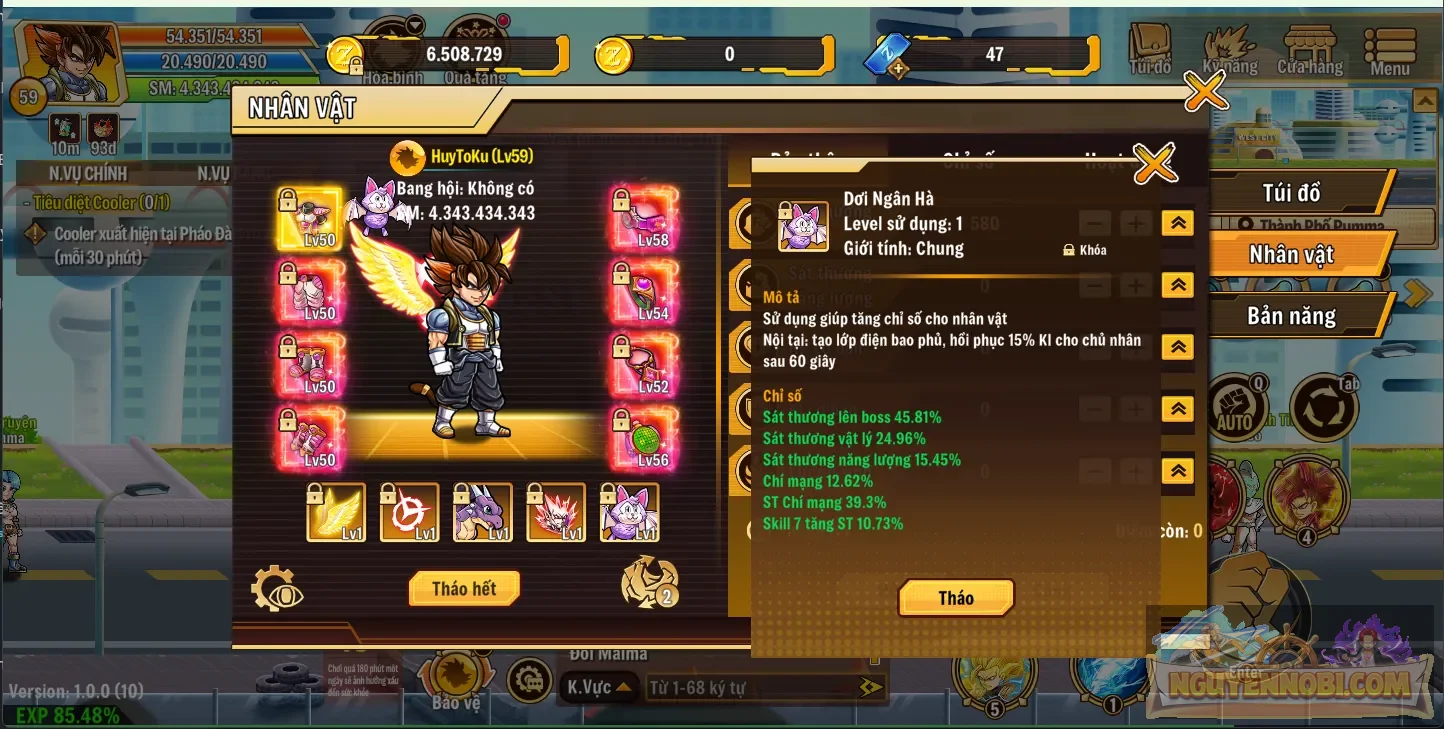Open the Cửa hàng shop
The image size is (1444, 729).
coord(1310,50)
